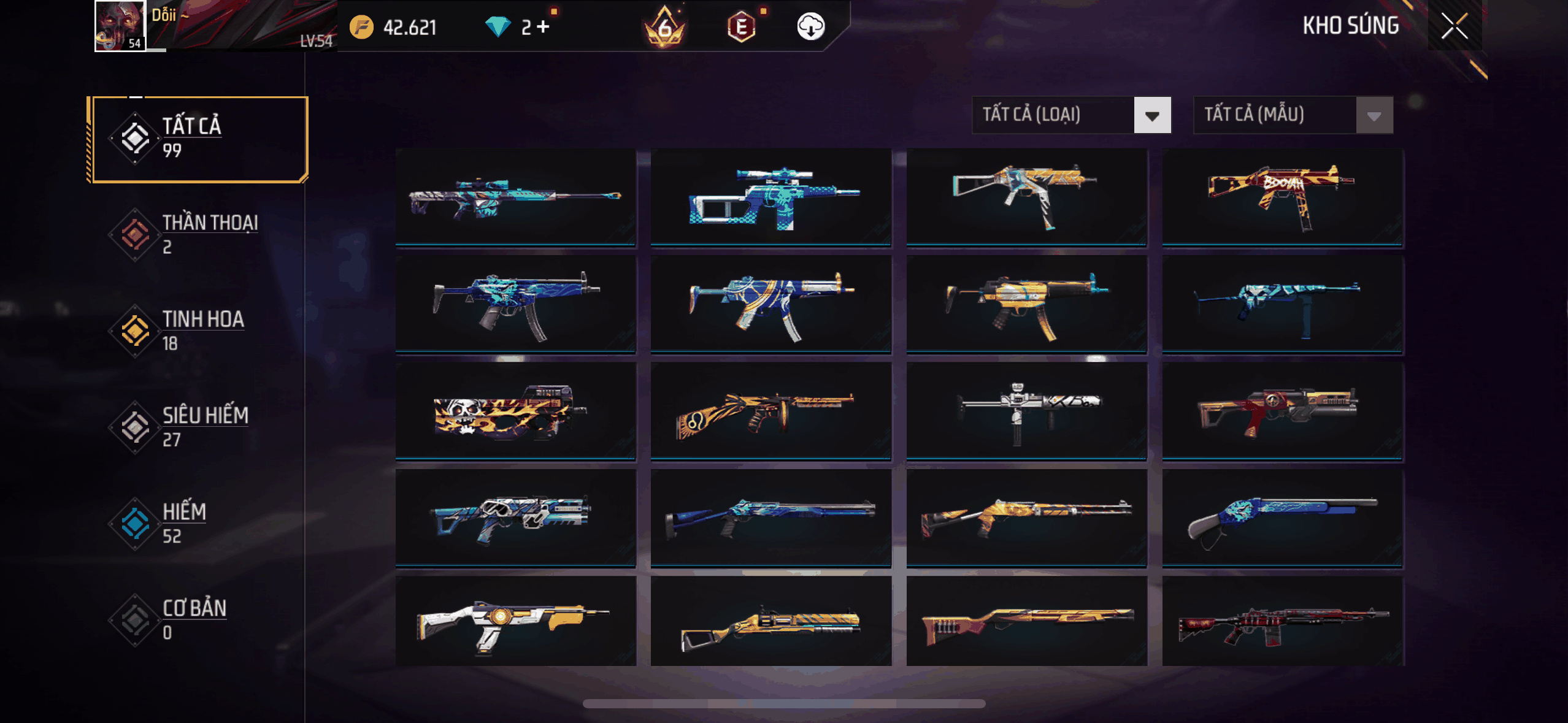
Task: Select the red BOOYAH UMP skin
Action: [x=1282, y=196]
